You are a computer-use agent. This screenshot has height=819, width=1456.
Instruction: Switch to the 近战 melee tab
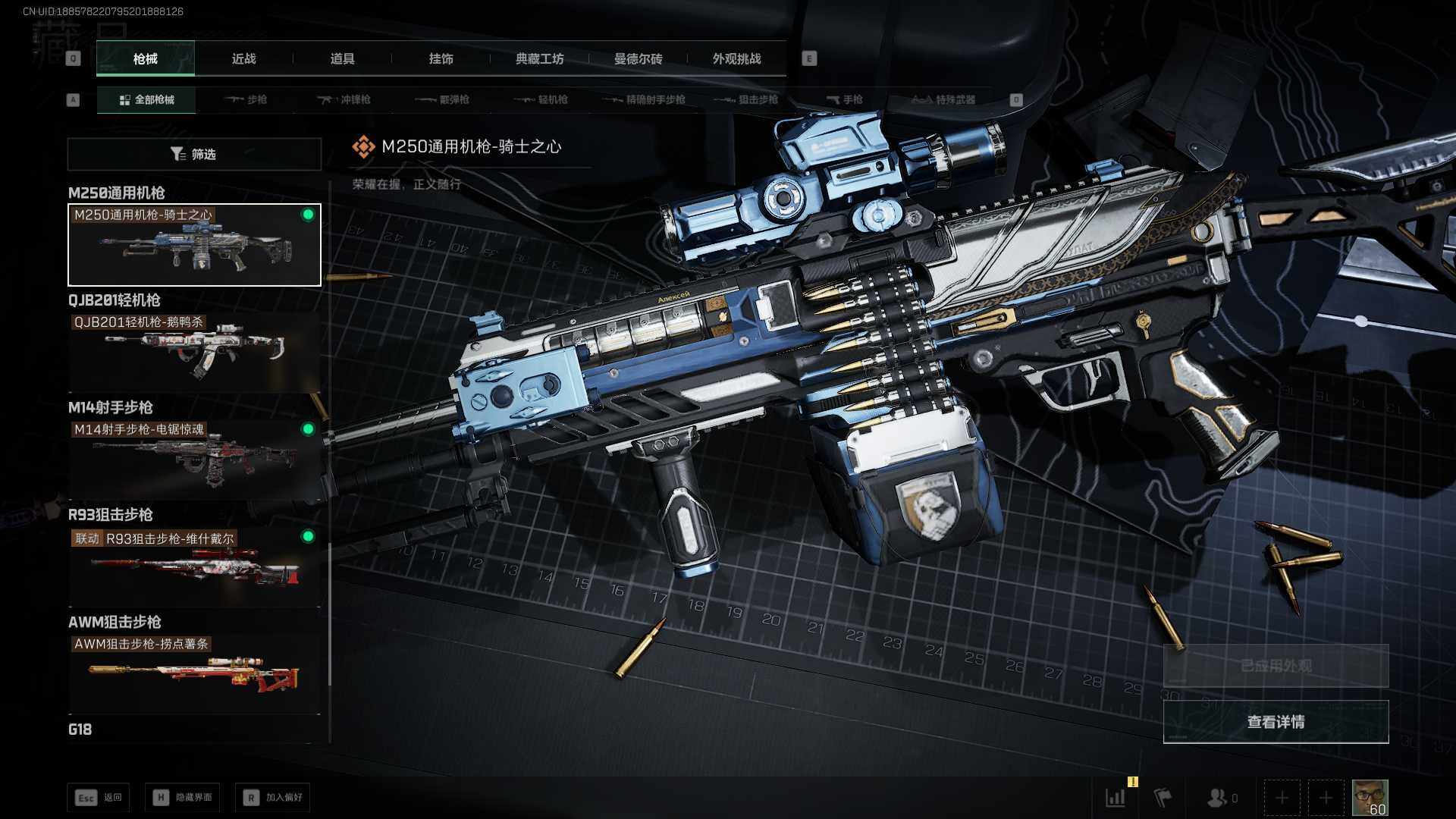pyautogui.click(x=243, y=59)
